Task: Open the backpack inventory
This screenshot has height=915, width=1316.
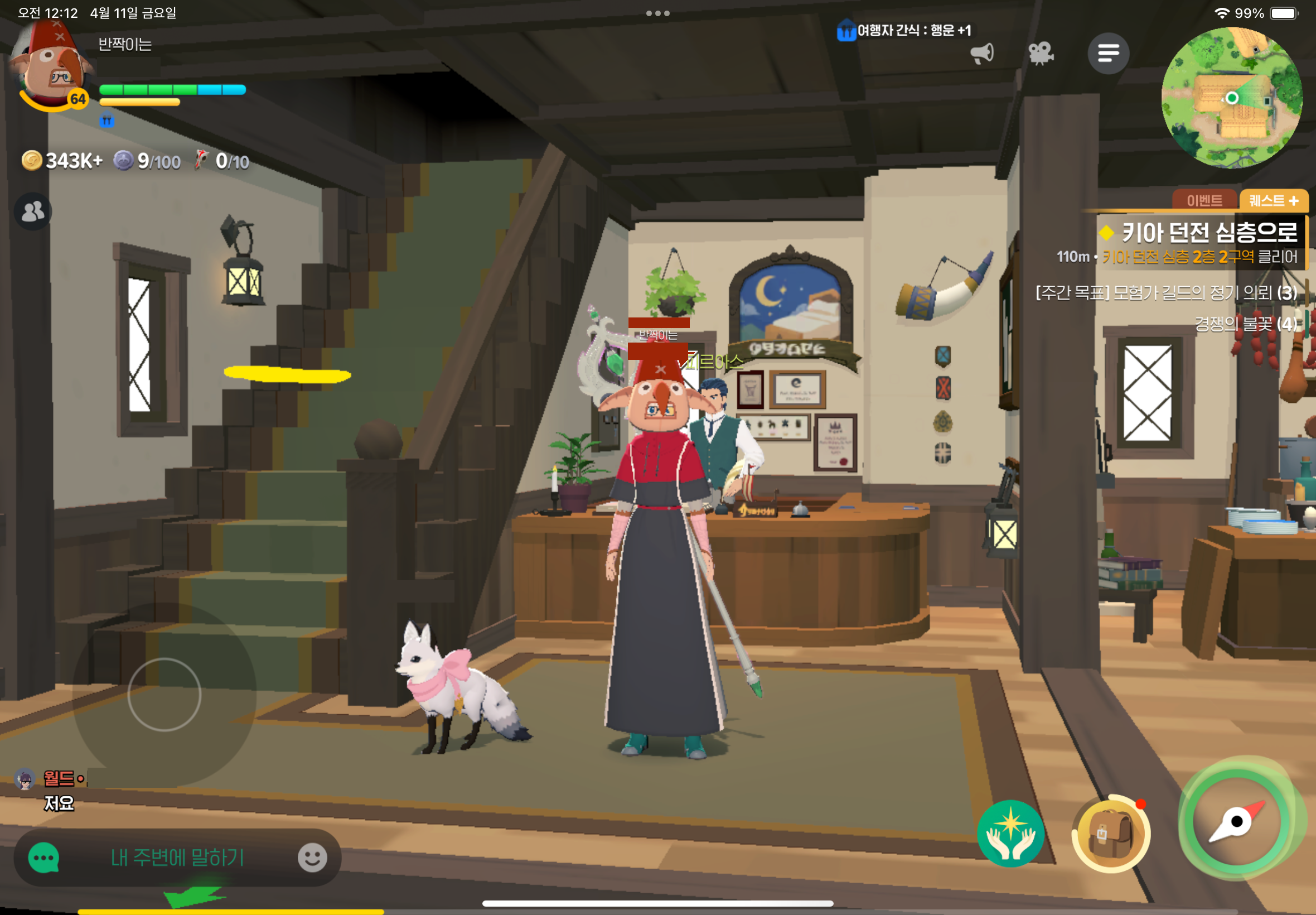Action: click(1110, 833)
